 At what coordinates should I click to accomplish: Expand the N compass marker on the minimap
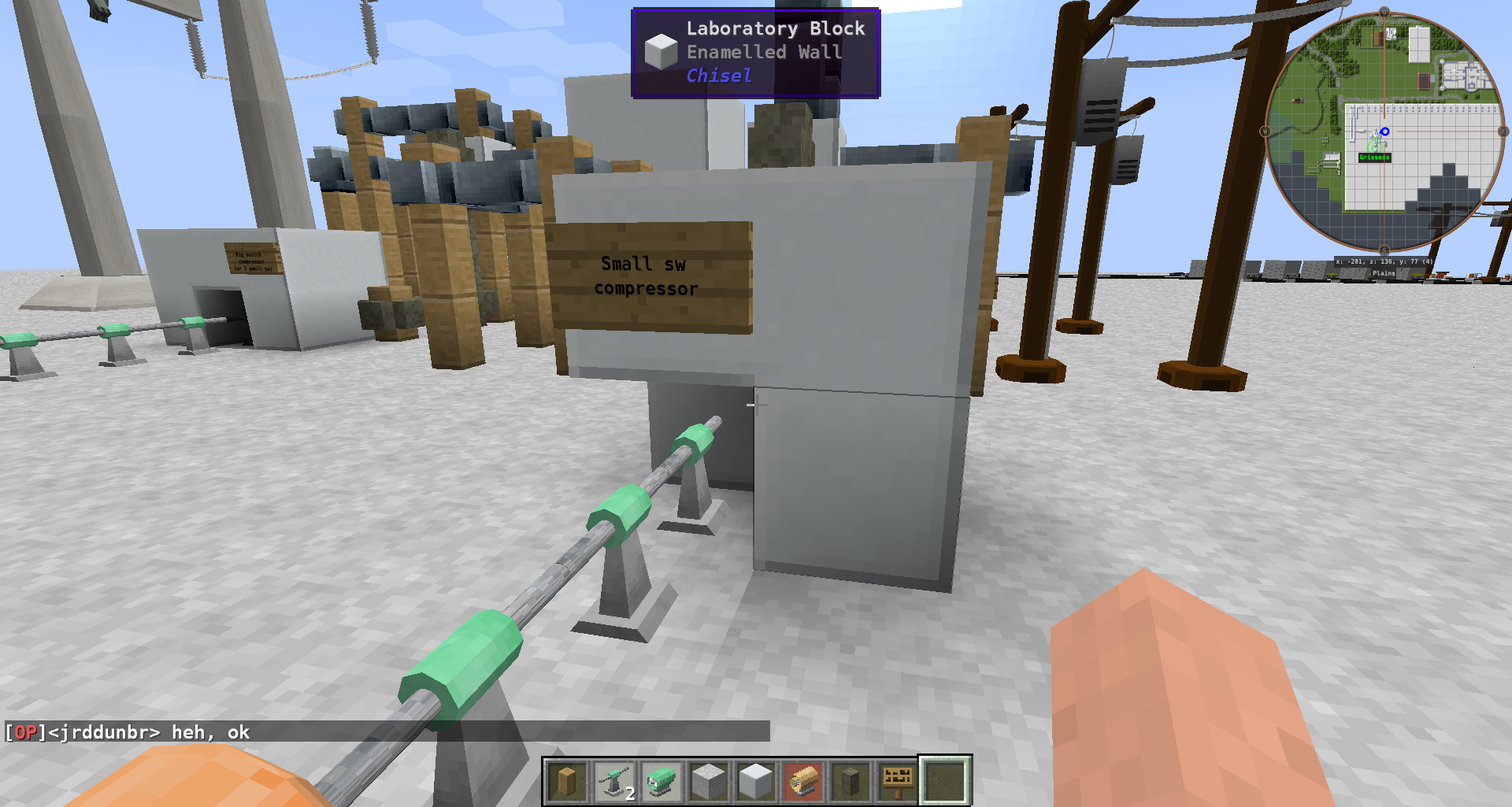(x=1383, y=10)
